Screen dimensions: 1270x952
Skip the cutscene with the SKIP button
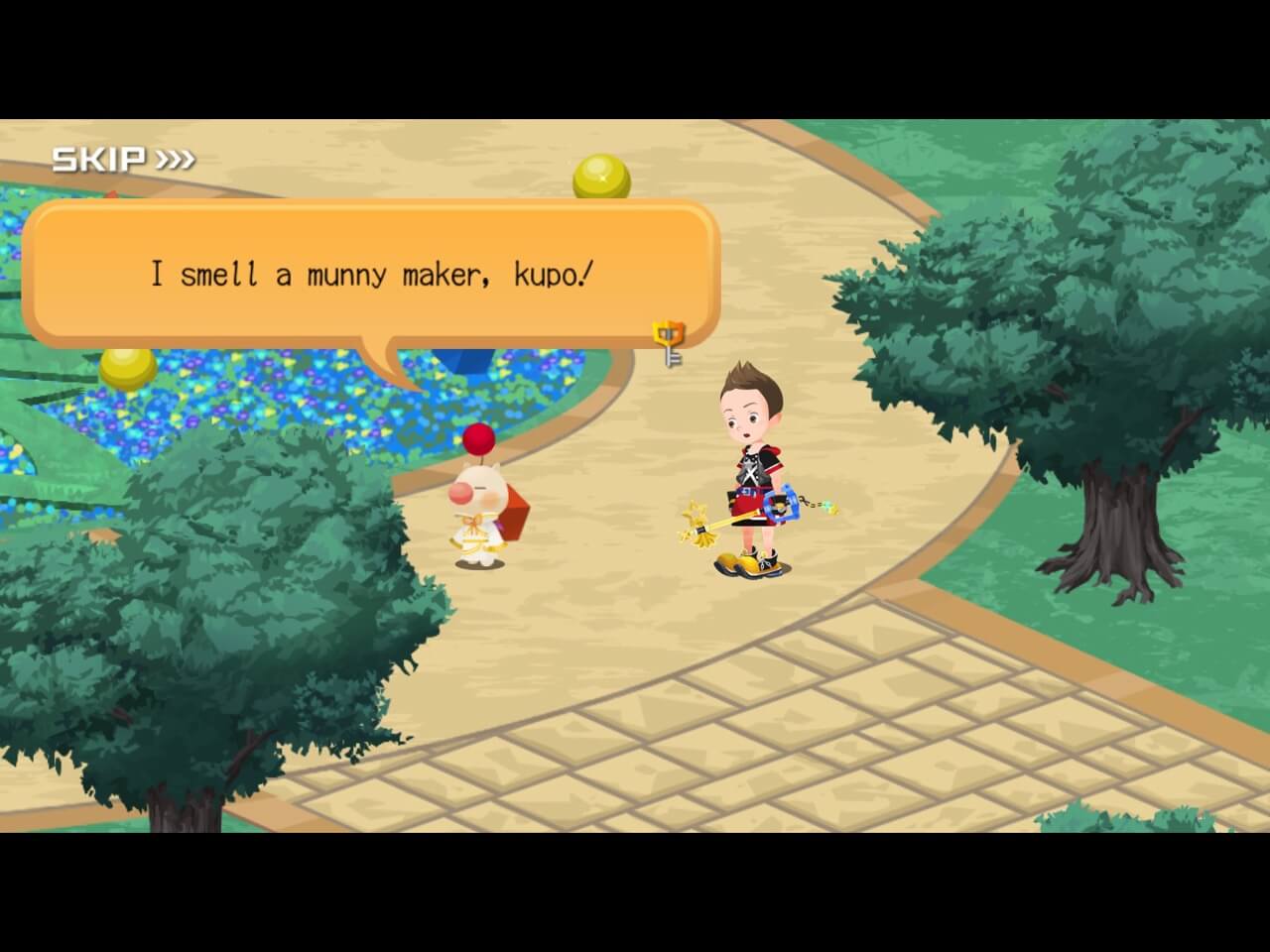123,159
